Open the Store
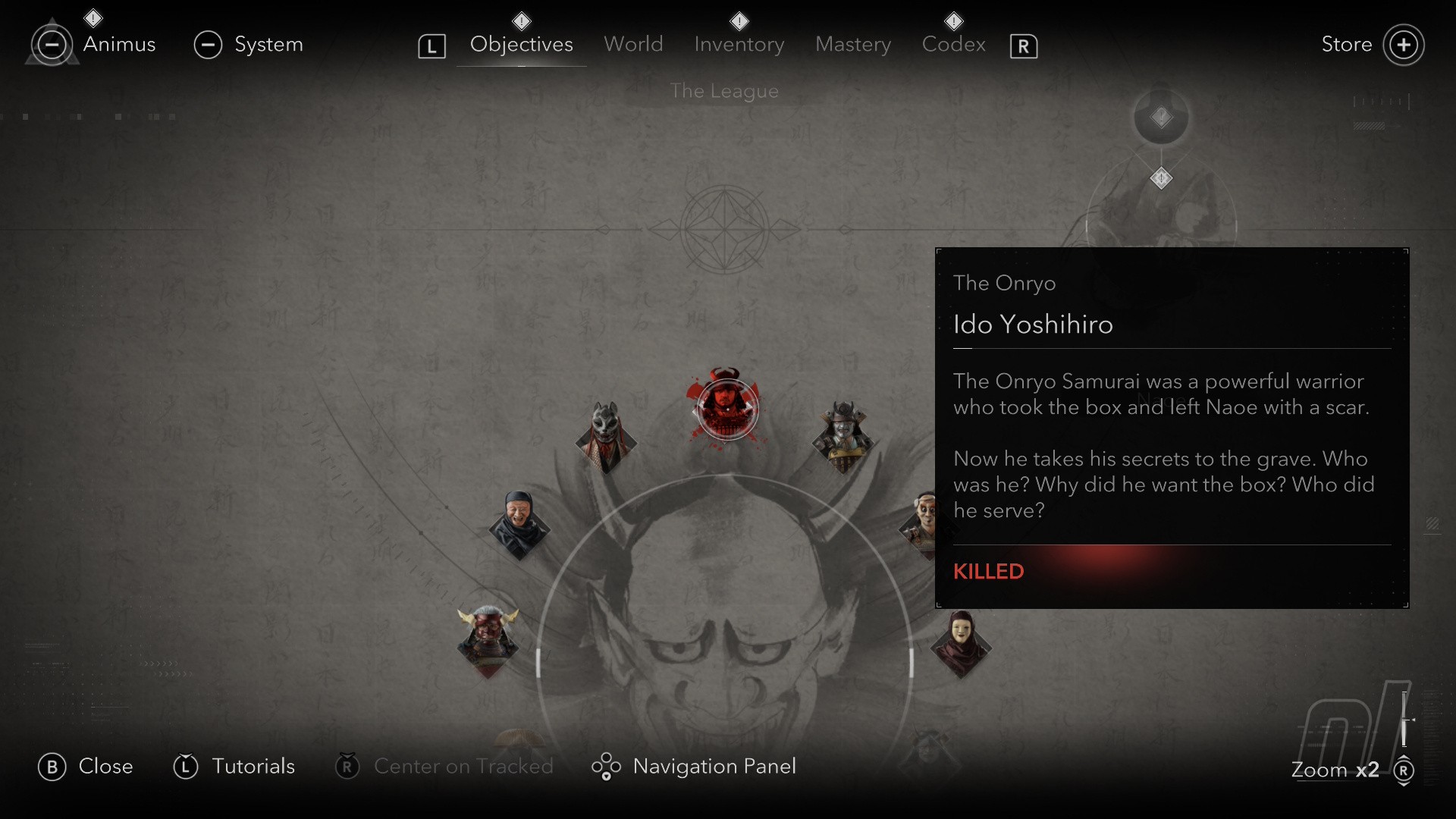 (1346, 44)
